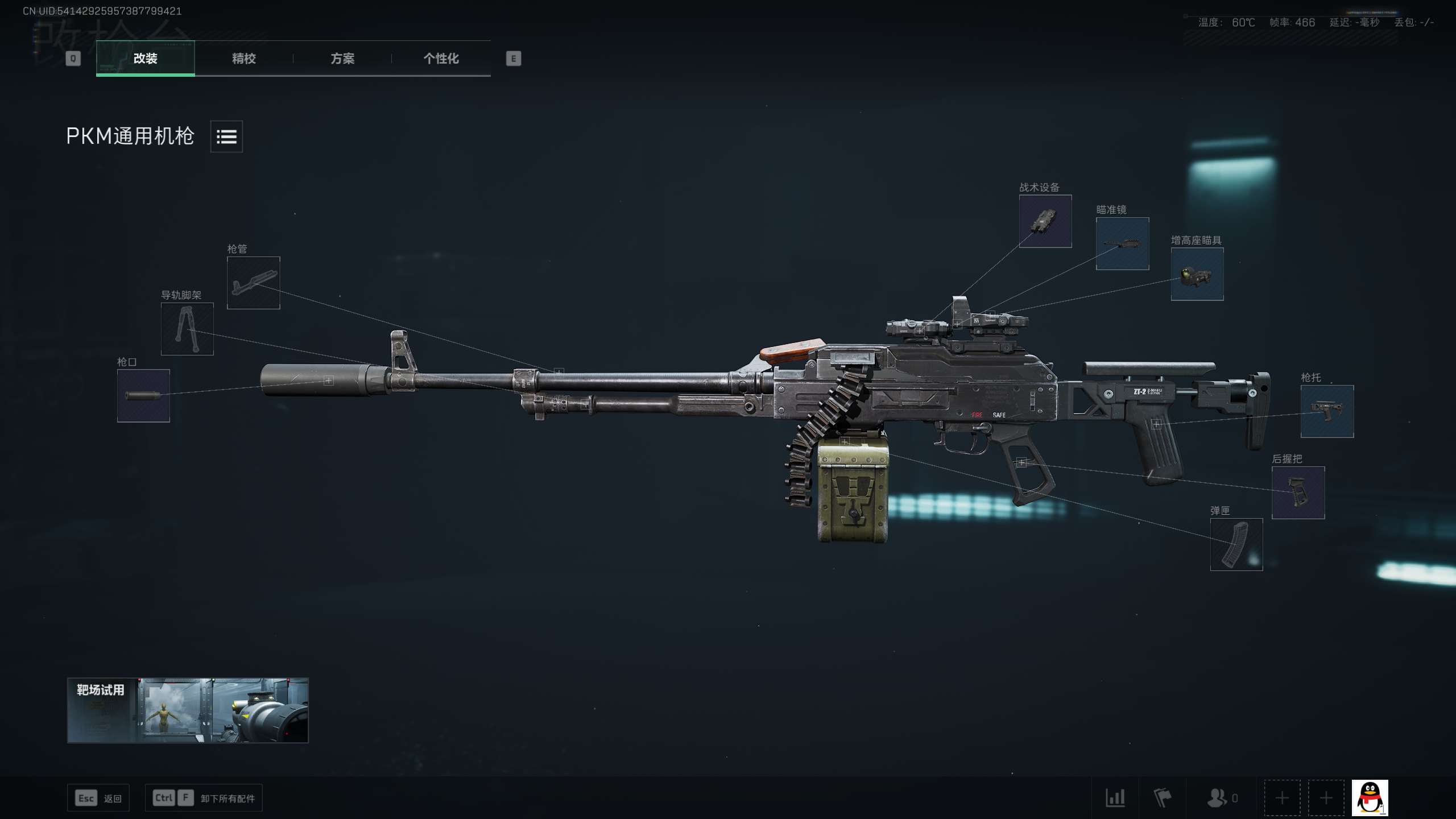This screenshot has width=1456, height=819.
Task: Remove all attachments with 卸下所有配件
Action: point(204,798)
